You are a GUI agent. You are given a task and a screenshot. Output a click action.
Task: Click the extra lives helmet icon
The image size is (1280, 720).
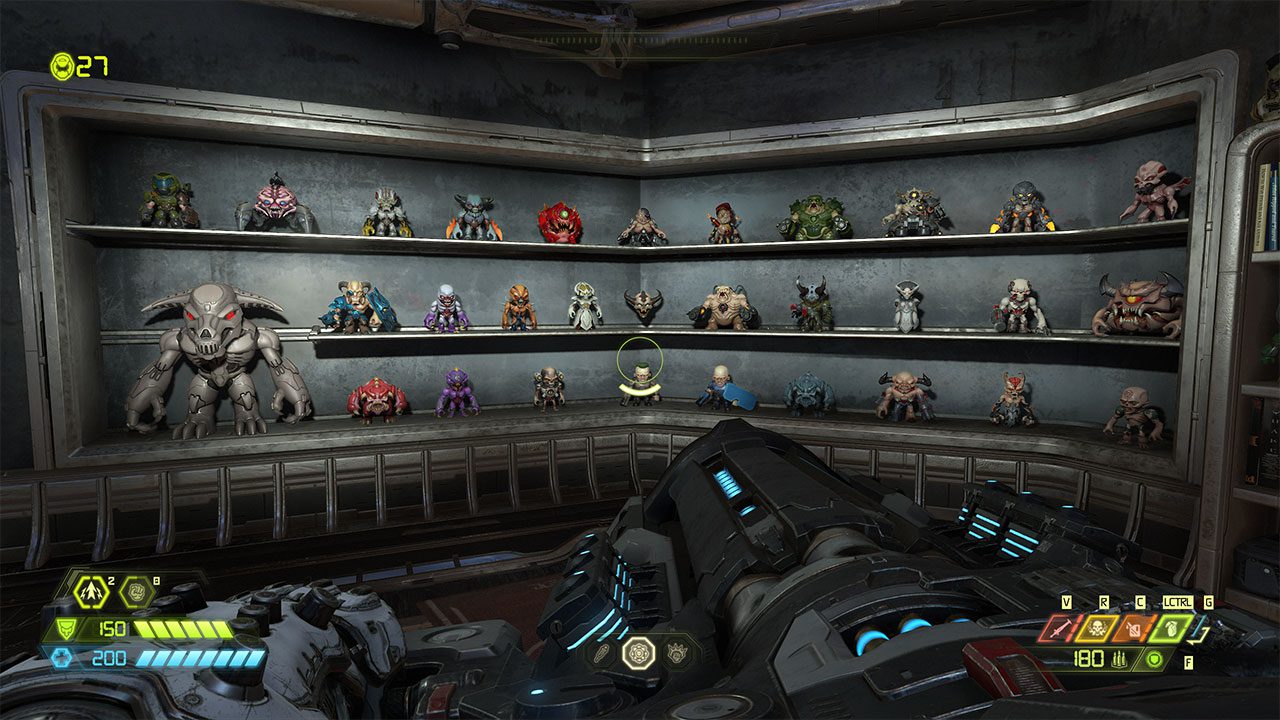[62, 66]
